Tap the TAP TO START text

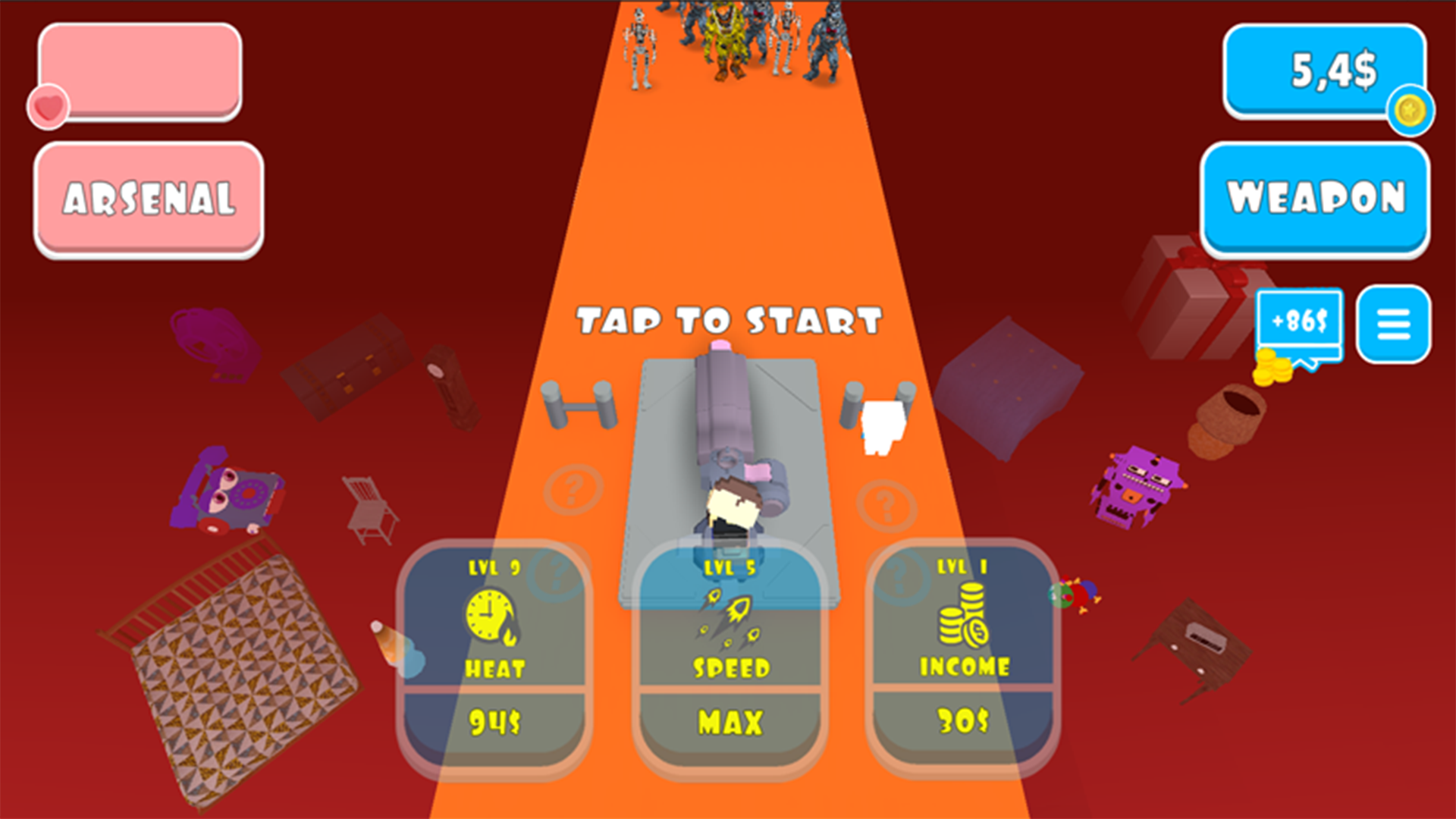(x=730, y=321)
